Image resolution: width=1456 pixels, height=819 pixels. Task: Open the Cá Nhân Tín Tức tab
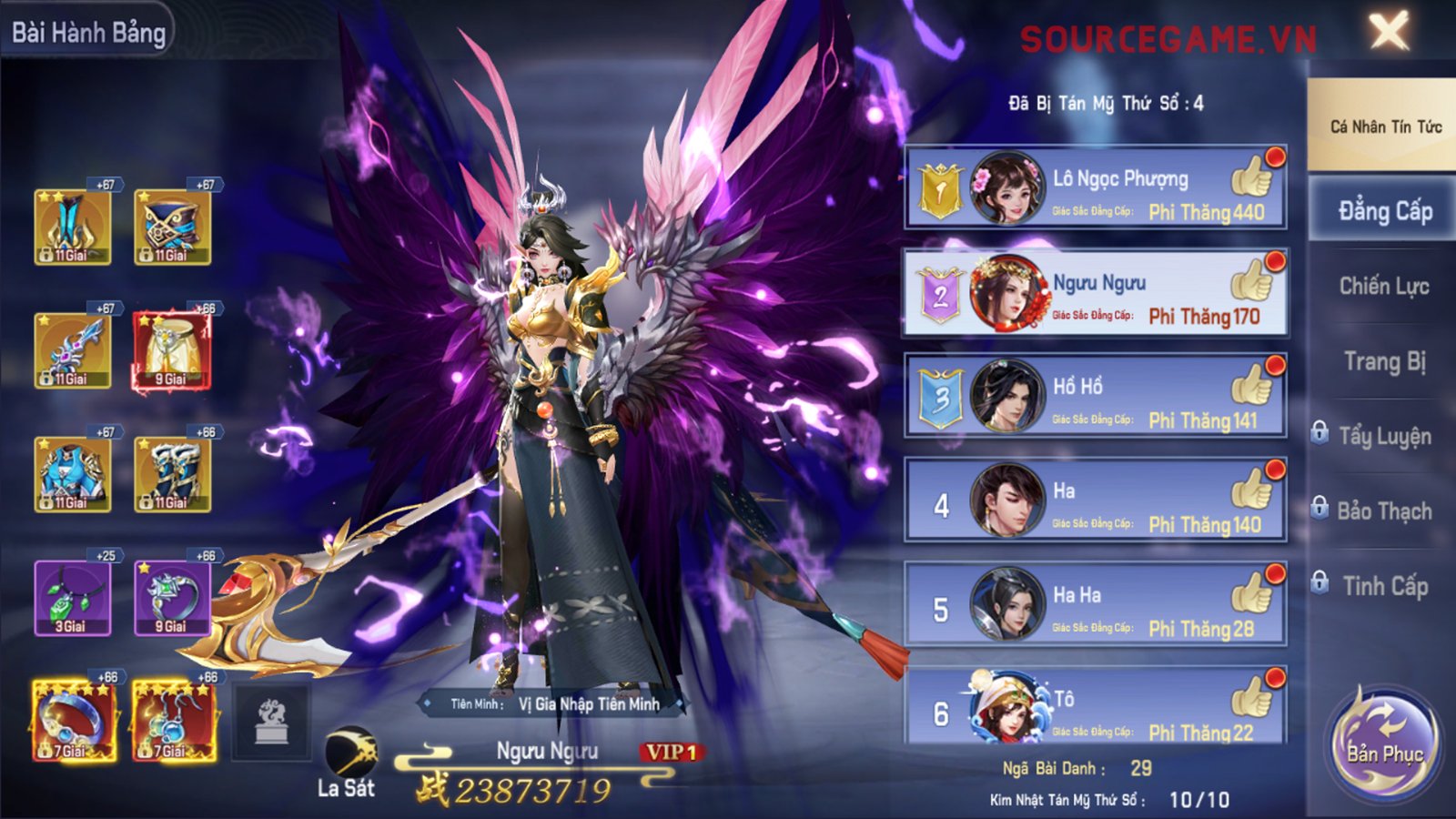pyautogui.click(x=1384, y=126)
